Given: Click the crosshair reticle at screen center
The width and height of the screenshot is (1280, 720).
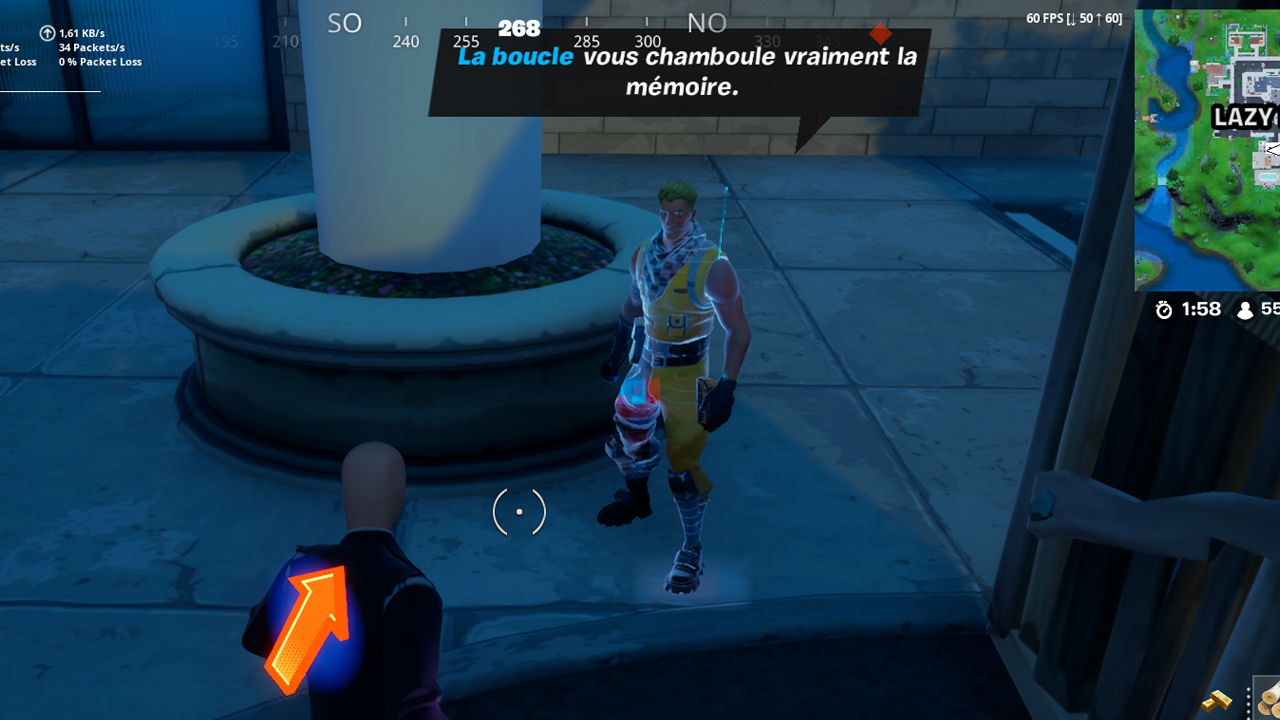Looking at the screenshot, I should coord(518,511).
